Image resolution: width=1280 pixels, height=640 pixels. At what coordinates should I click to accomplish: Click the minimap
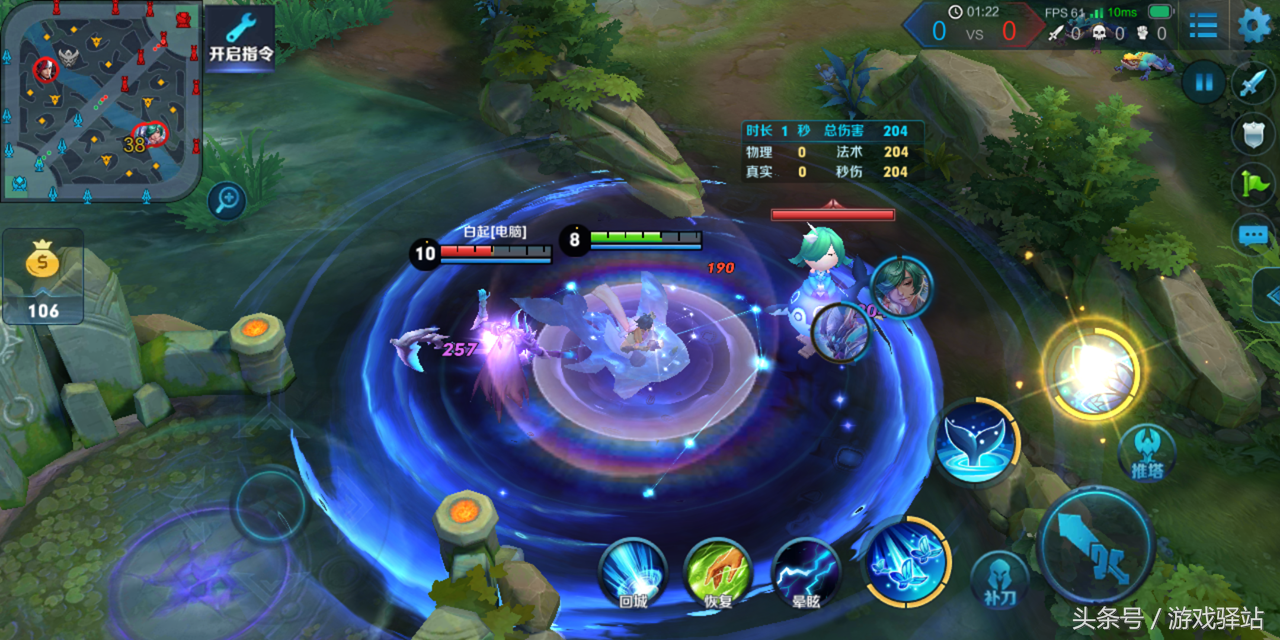[x=100, y=100]
